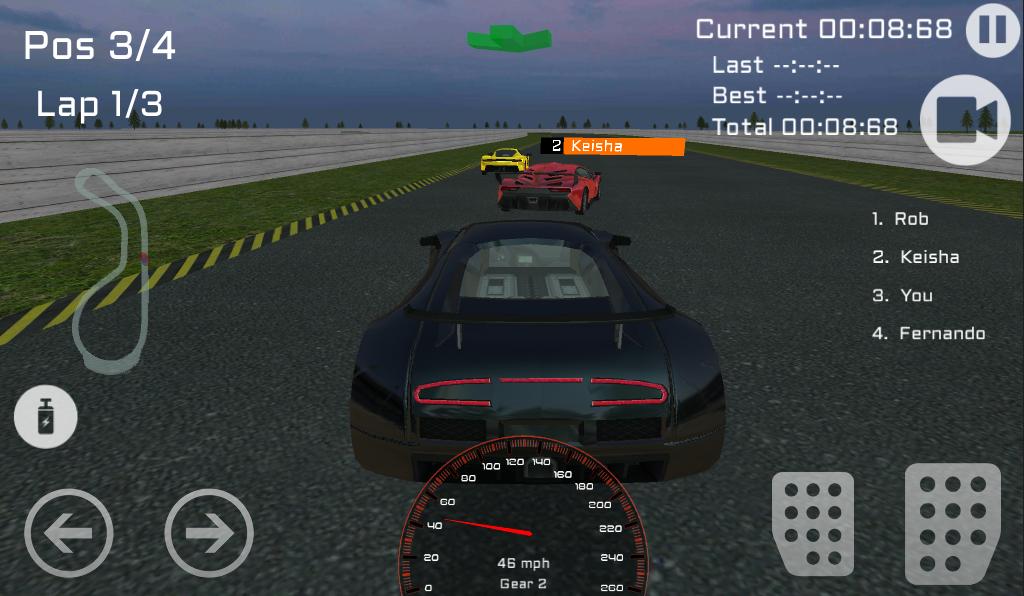This screenshot has width=1024, height=596.
Task: Tap the accelerator pedal
Action: pos(952,523)
